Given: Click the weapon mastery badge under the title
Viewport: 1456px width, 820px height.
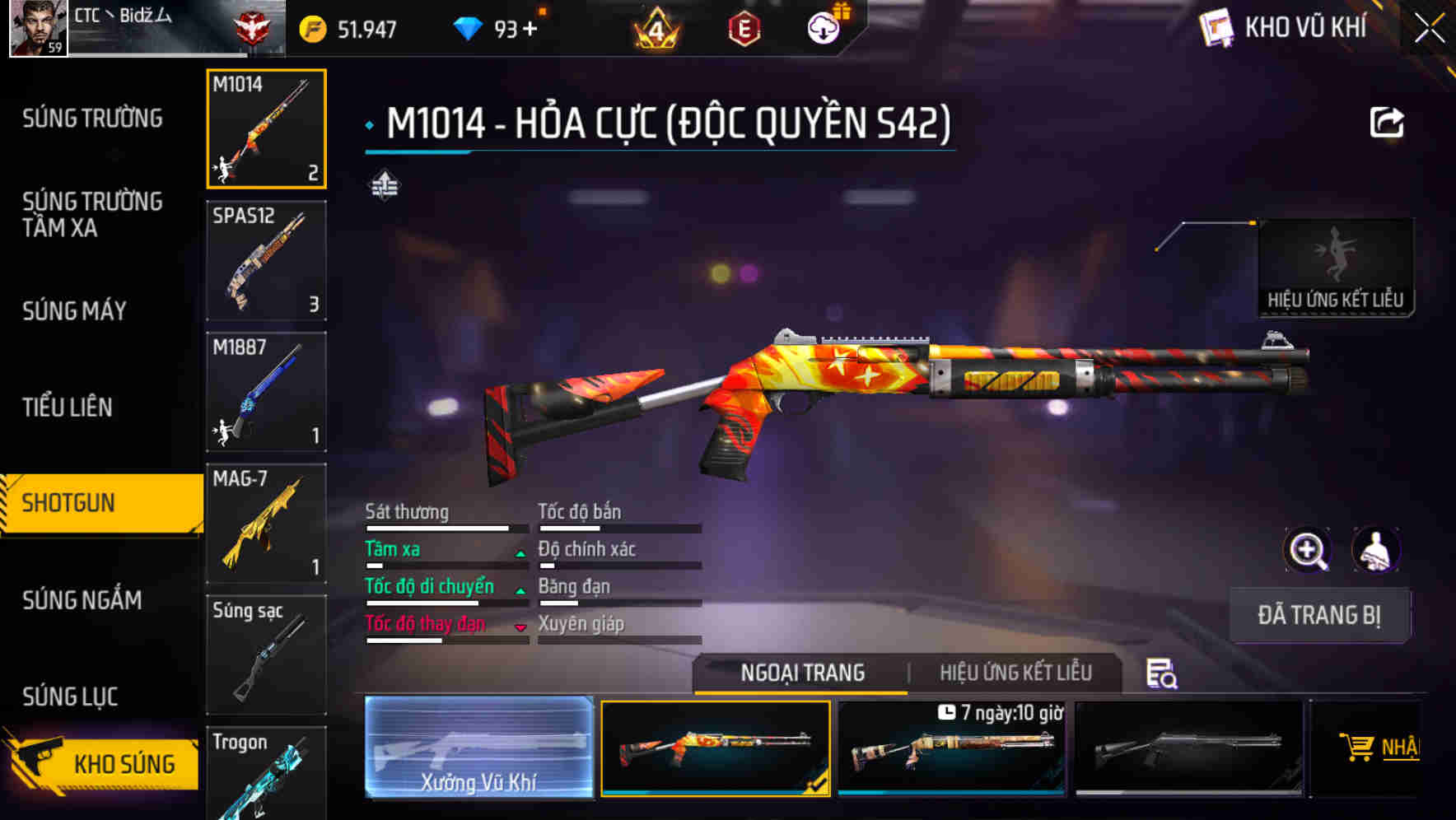Looking at the screenshot, I should [x=386, y=184].
